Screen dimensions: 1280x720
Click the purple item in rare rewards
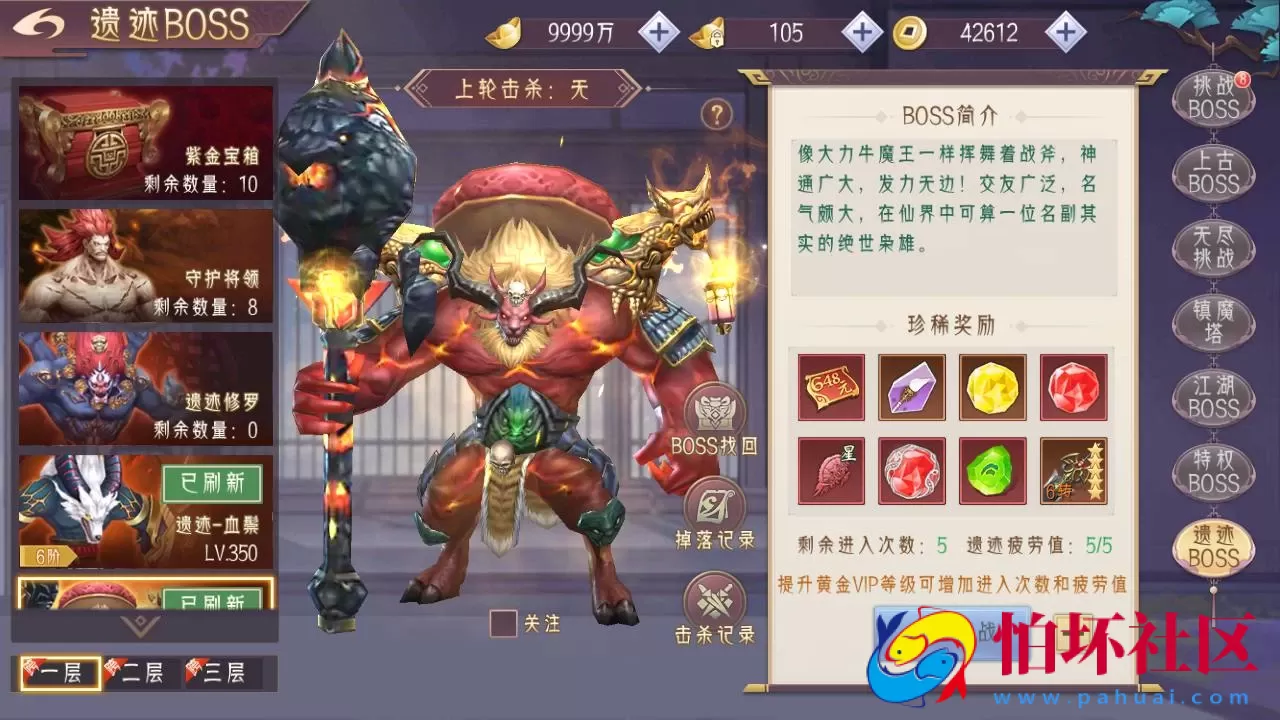[x=912, y=387]
